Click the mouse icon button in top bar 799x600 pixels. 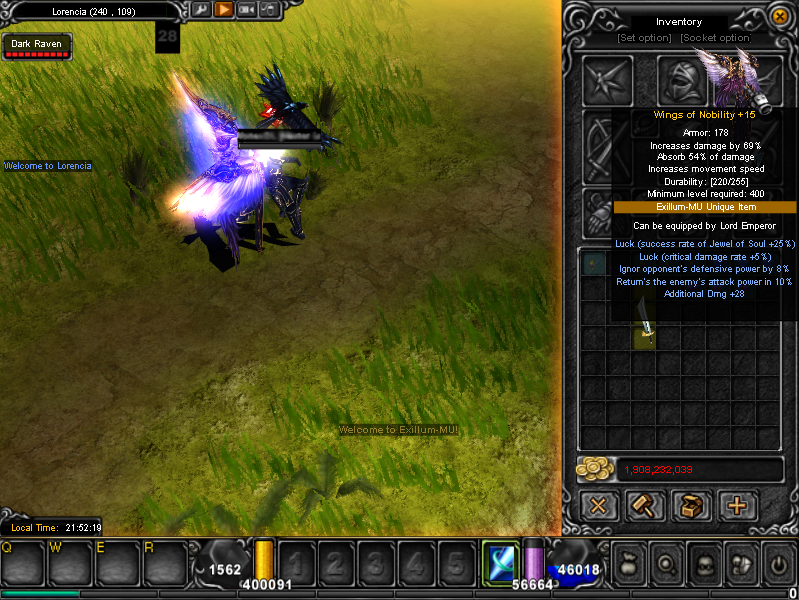pyautogui.click(x=268, y=10)
